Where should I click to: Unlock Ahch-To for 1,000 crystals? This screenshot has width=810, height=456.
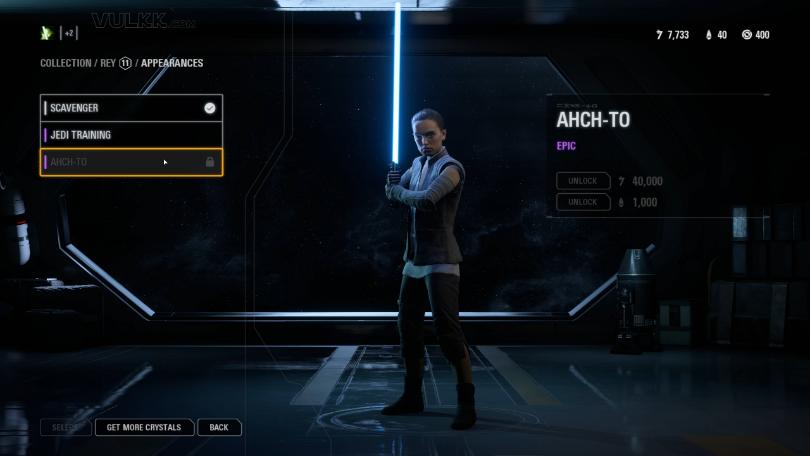[583, 202]
